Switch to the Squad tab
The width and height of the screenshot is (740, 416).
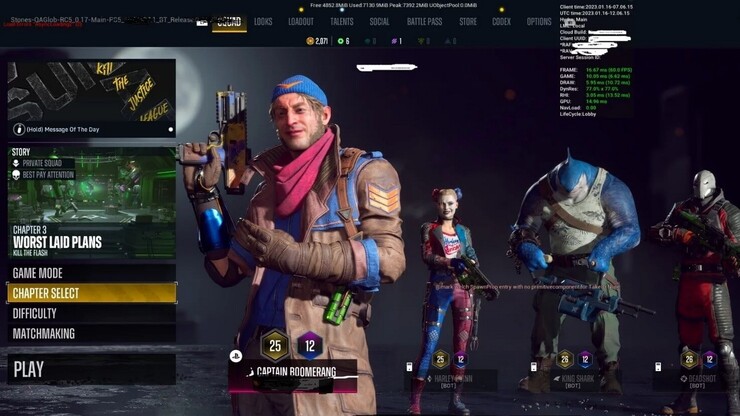(x=229, y=21)
